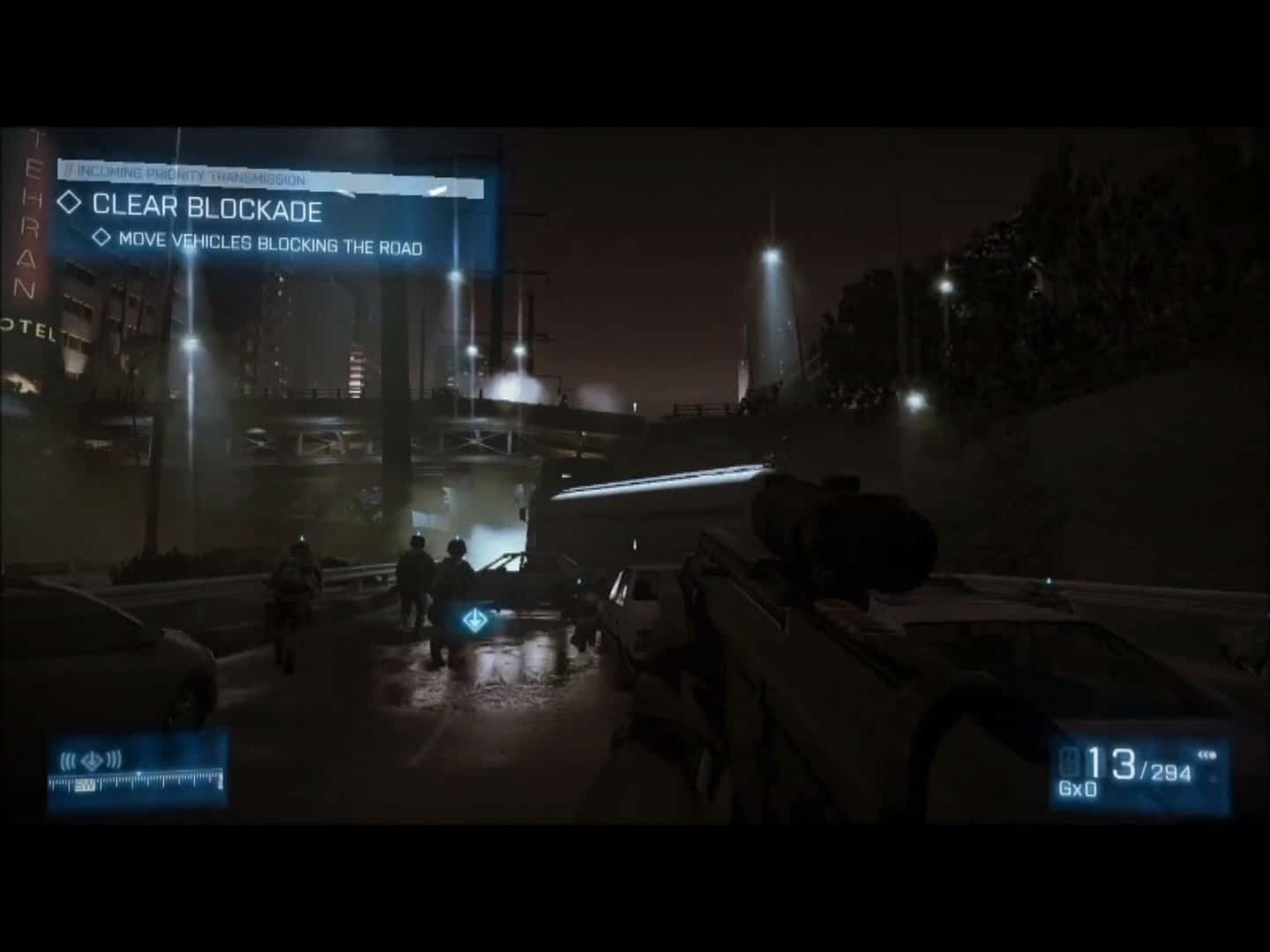This screenshot has height=952, width=1270.
Task: Select the squad radio icon above compass
Action: click(x=90, y=759)
